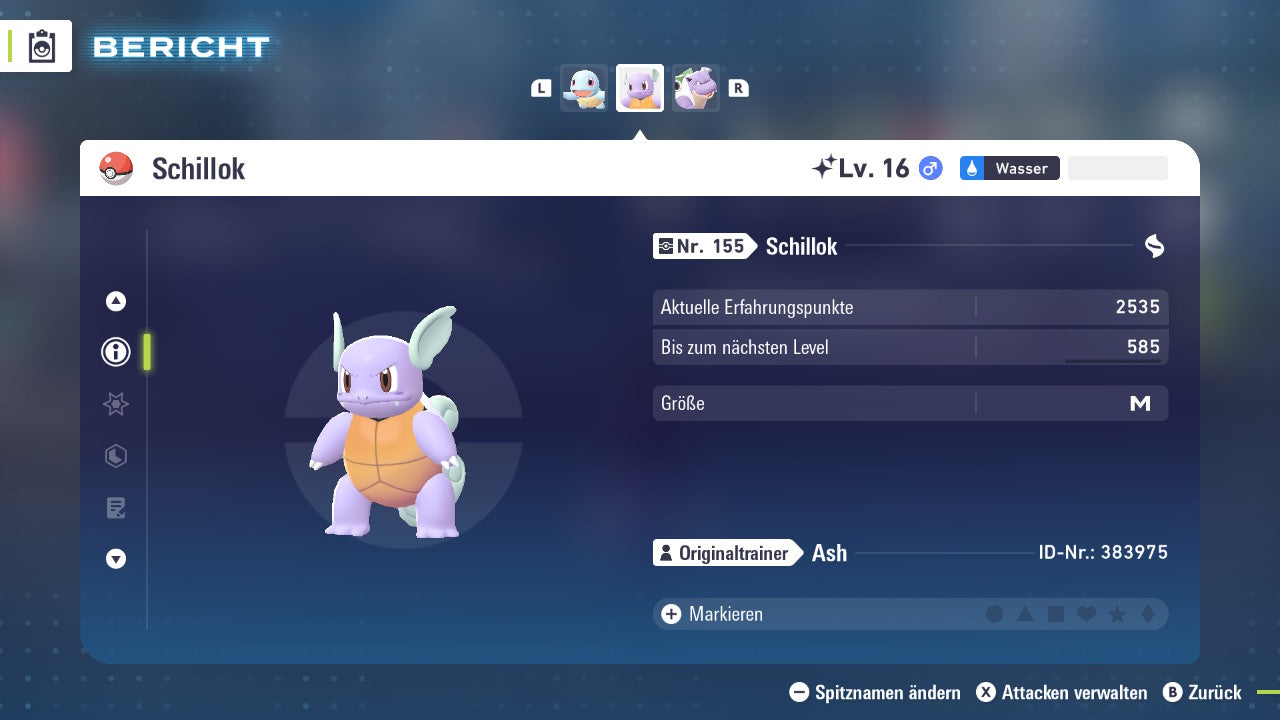Viewport: 1280px width, 720px height.
Task: Expand downward with the sidebar down arrow
Action: (x=115, y=559)
